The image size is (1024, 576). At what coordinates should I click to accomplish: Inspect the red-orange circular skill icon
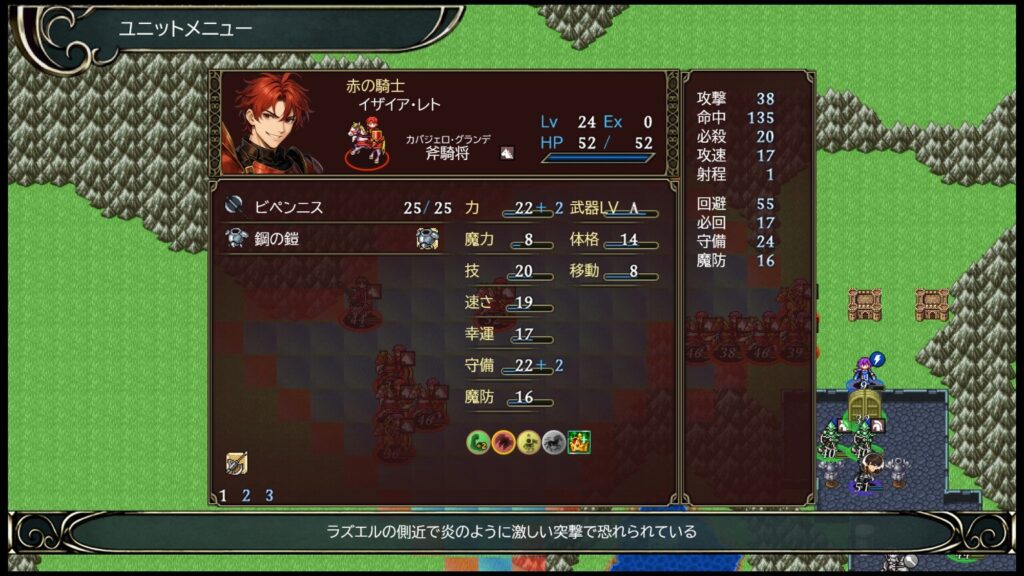coord(503,441)
